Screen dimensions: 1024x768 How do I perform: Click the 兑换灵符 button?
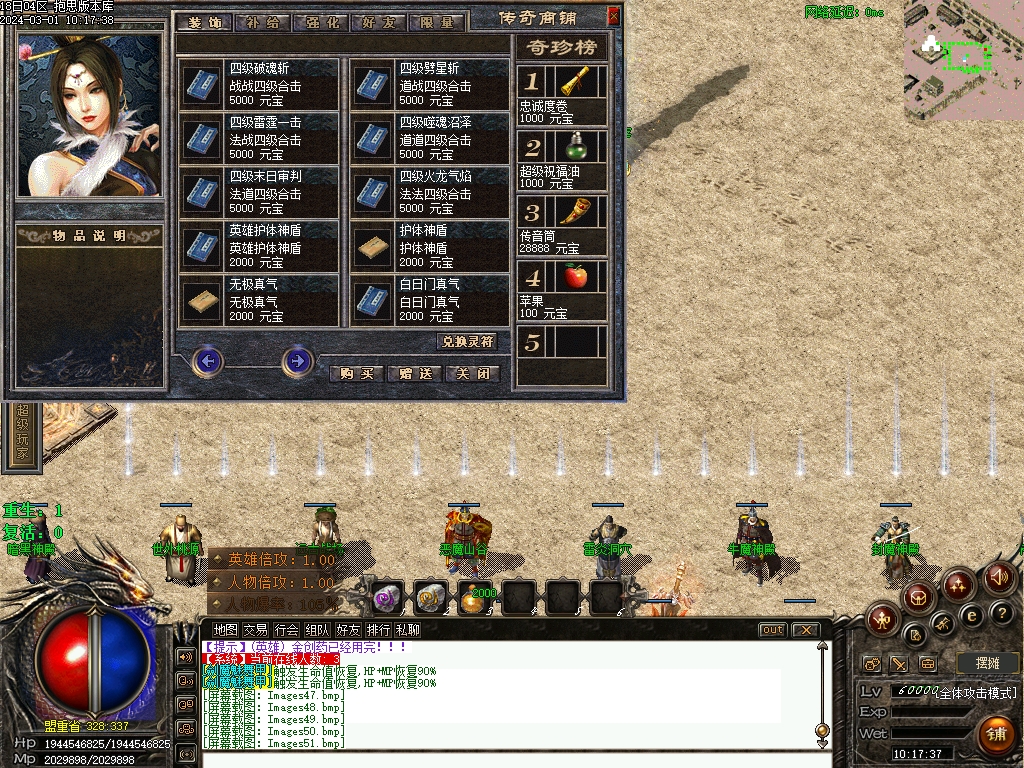[468, 342]
